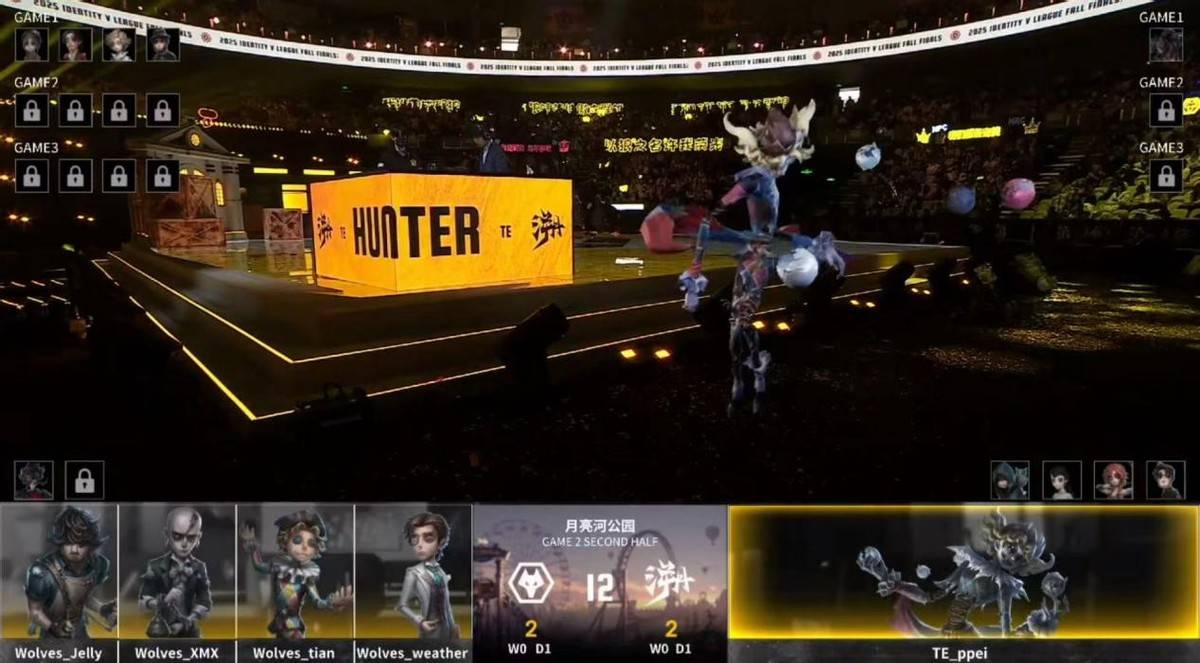Click the unlocked banned hunter portrait beside the padlock
1200x663 pixels.
tap(33, 480)
